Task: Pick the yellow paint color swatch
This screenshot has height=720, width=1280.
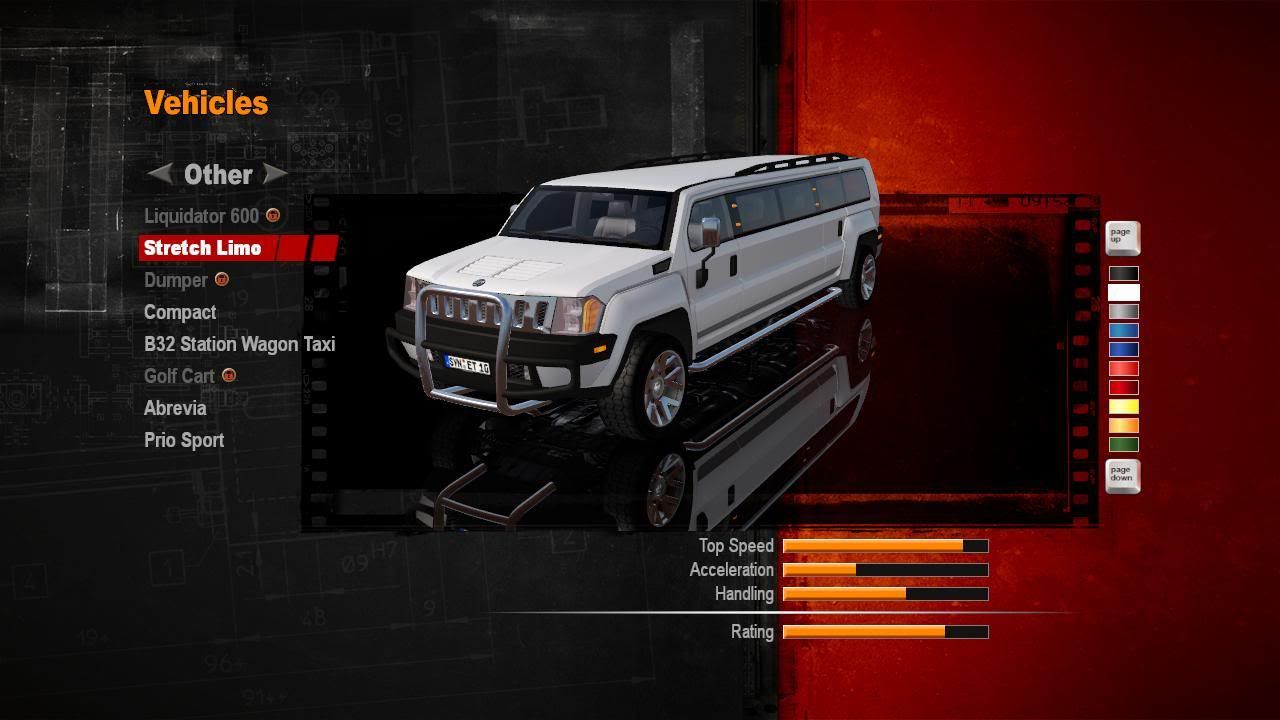Action: point(1123,407)
